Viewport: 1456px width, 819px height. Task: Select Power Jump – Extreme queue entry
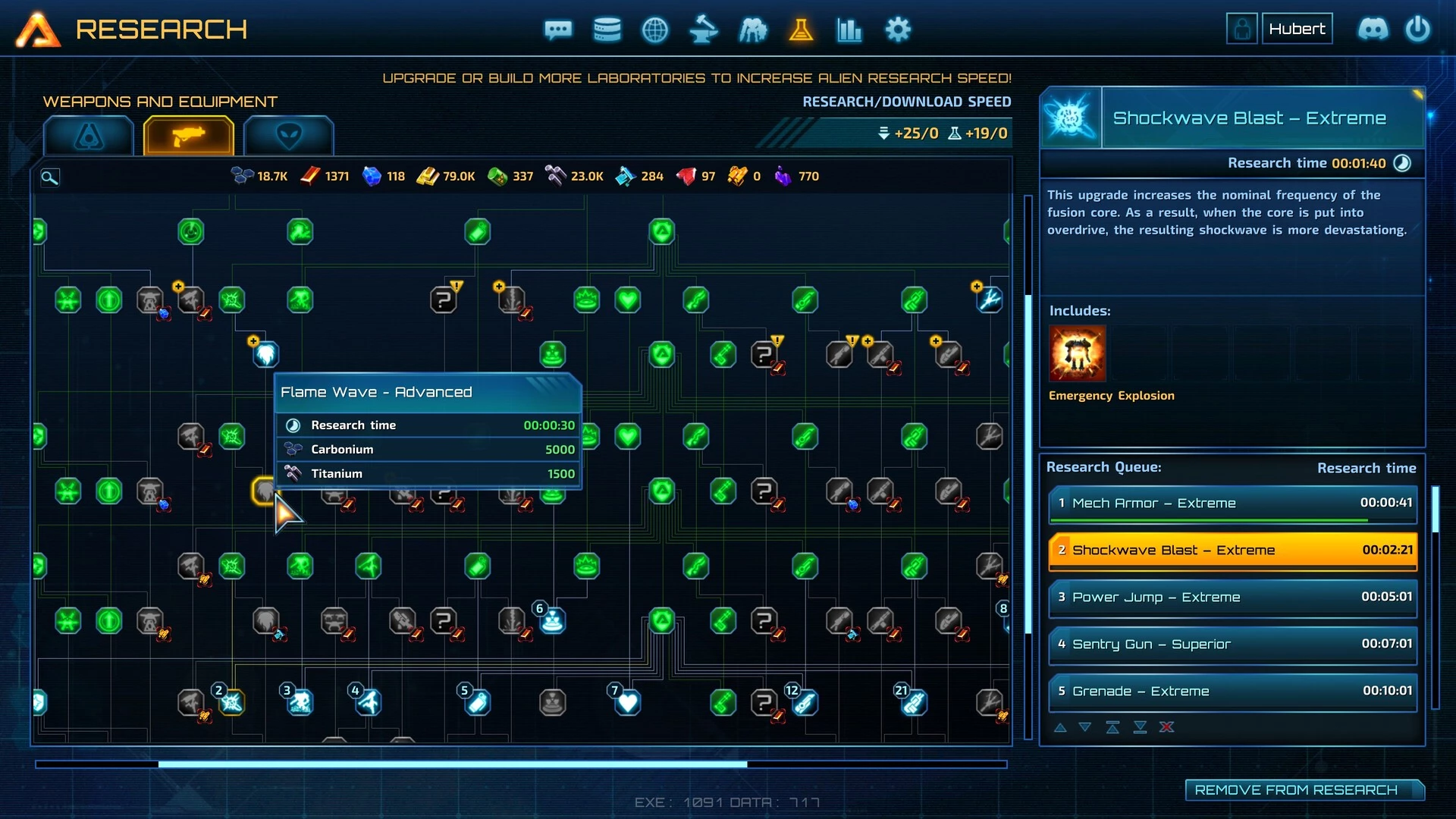pos(1232,598)
